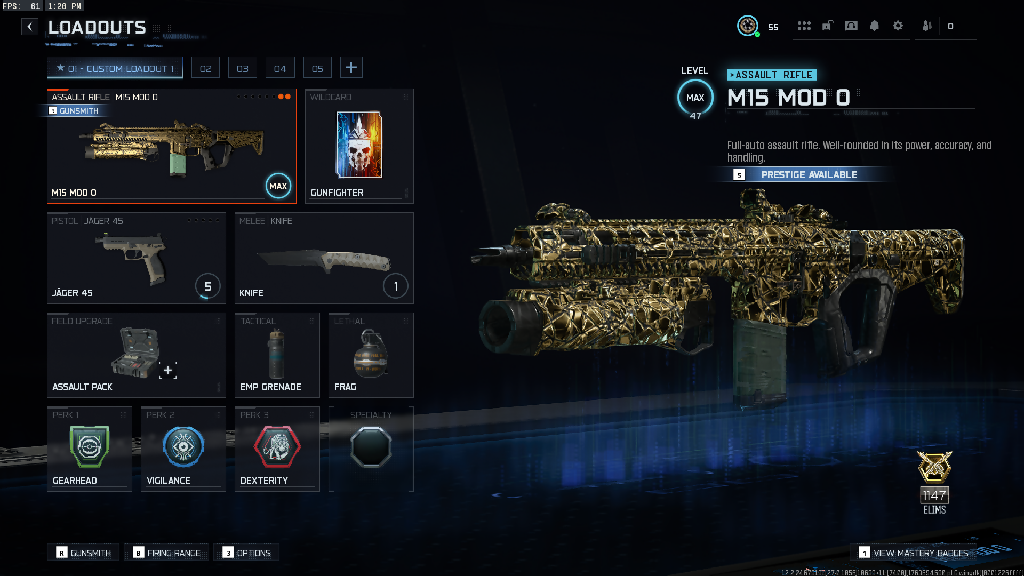Open the Gunfighter wildcard slot
Image resolution: width=1024 pixels, height=576 pixels.
pyautogui.click(x=359, y=146)
